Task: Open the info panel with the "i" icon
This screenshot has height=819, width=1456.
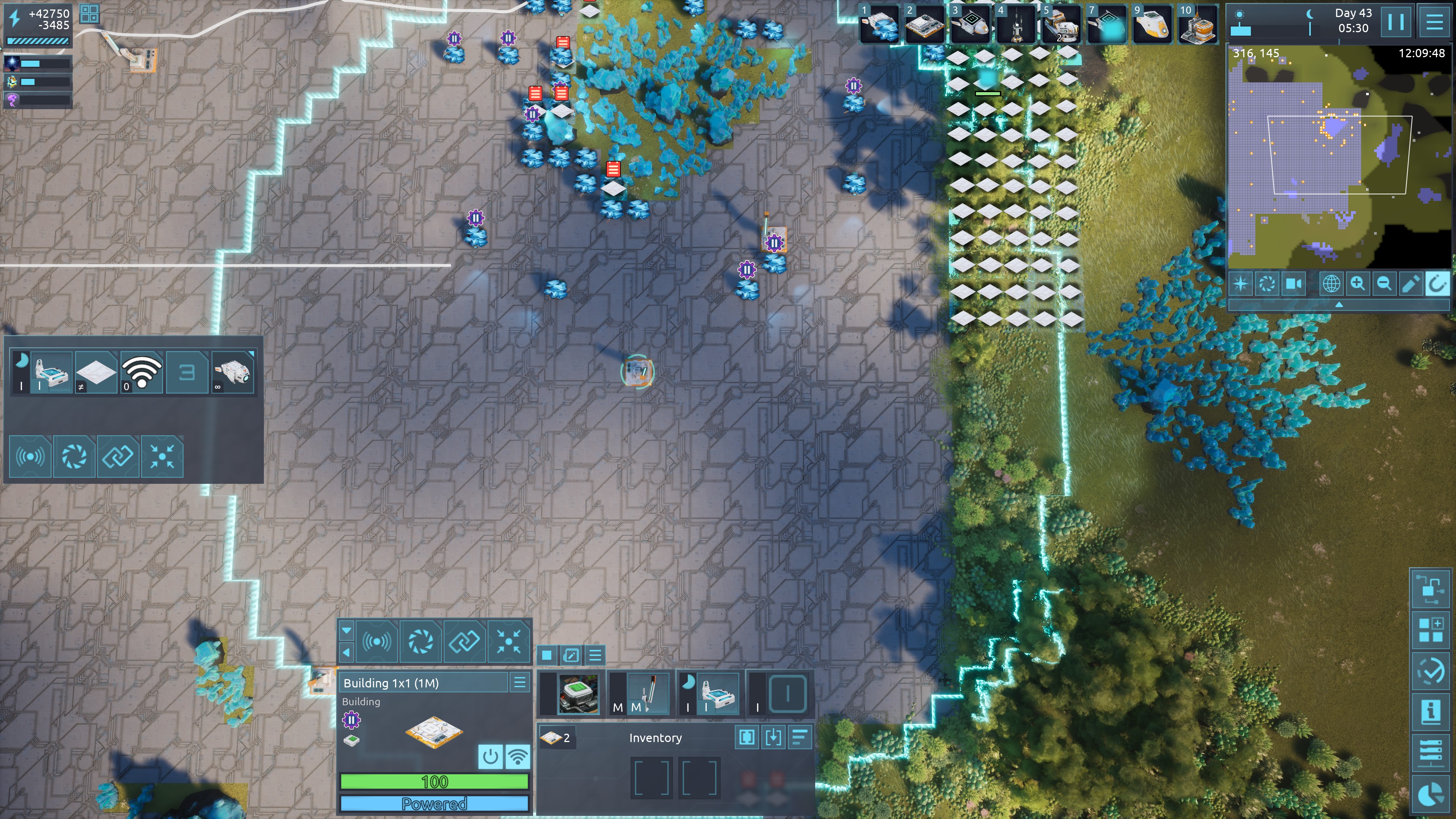Action: coord(1431,711)
